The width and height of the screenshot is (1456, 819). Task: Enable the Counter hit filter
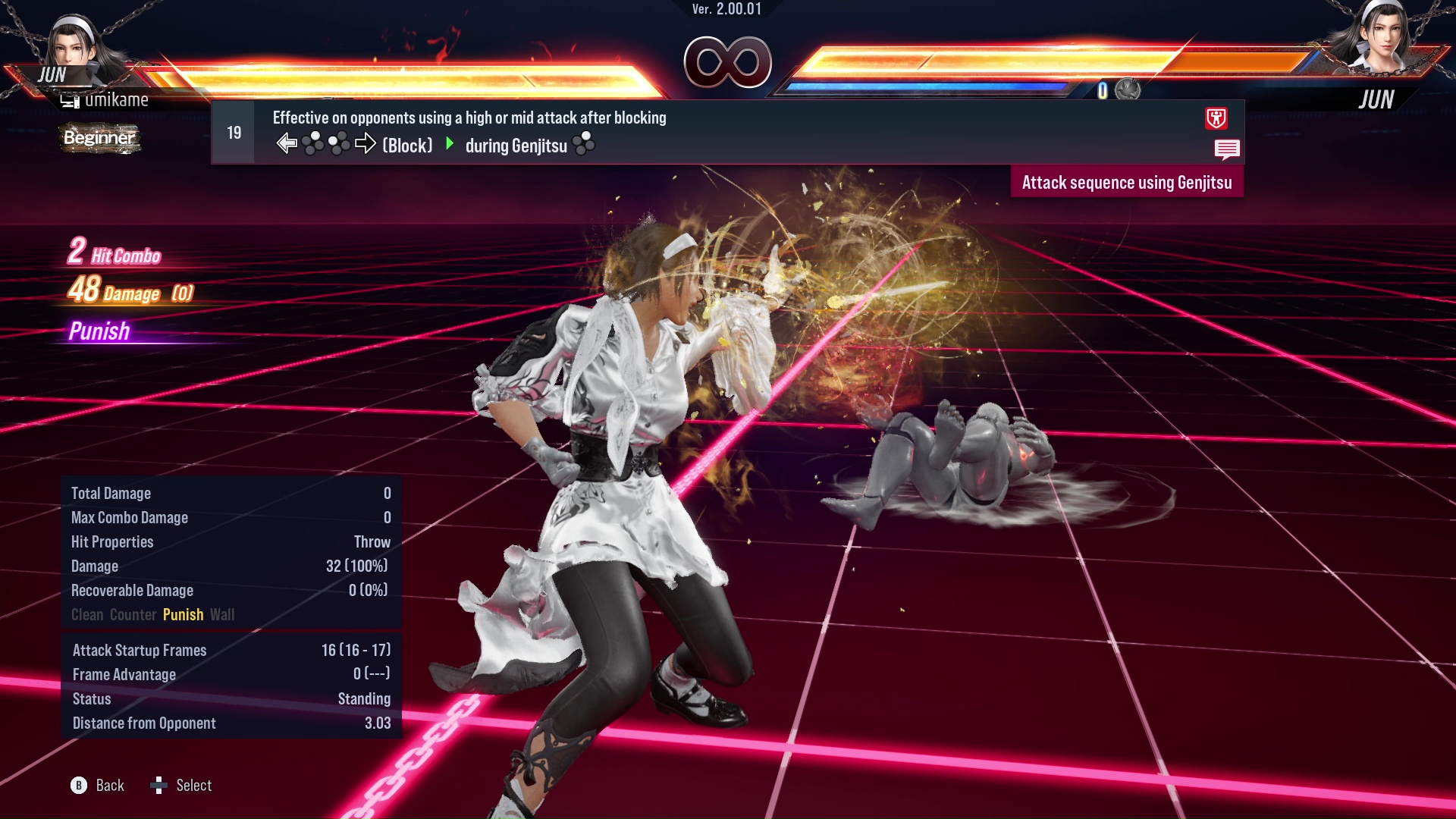(133, 615)
